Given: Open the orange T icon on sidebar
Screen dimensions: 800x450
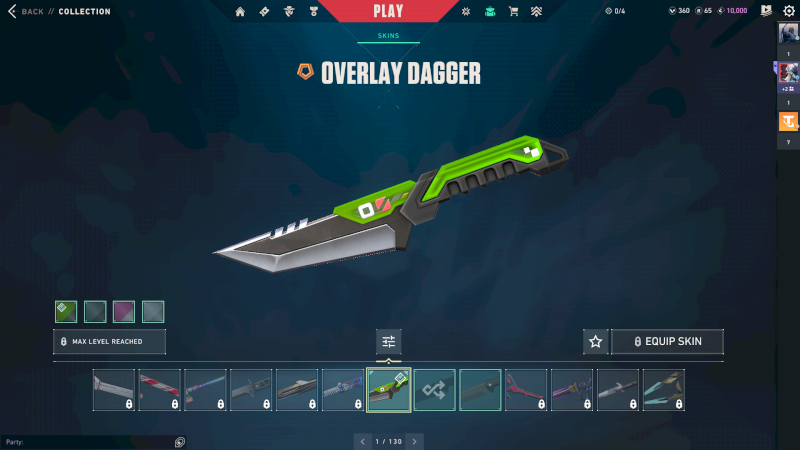Looking at the screenshot, I should pos(787,122).
